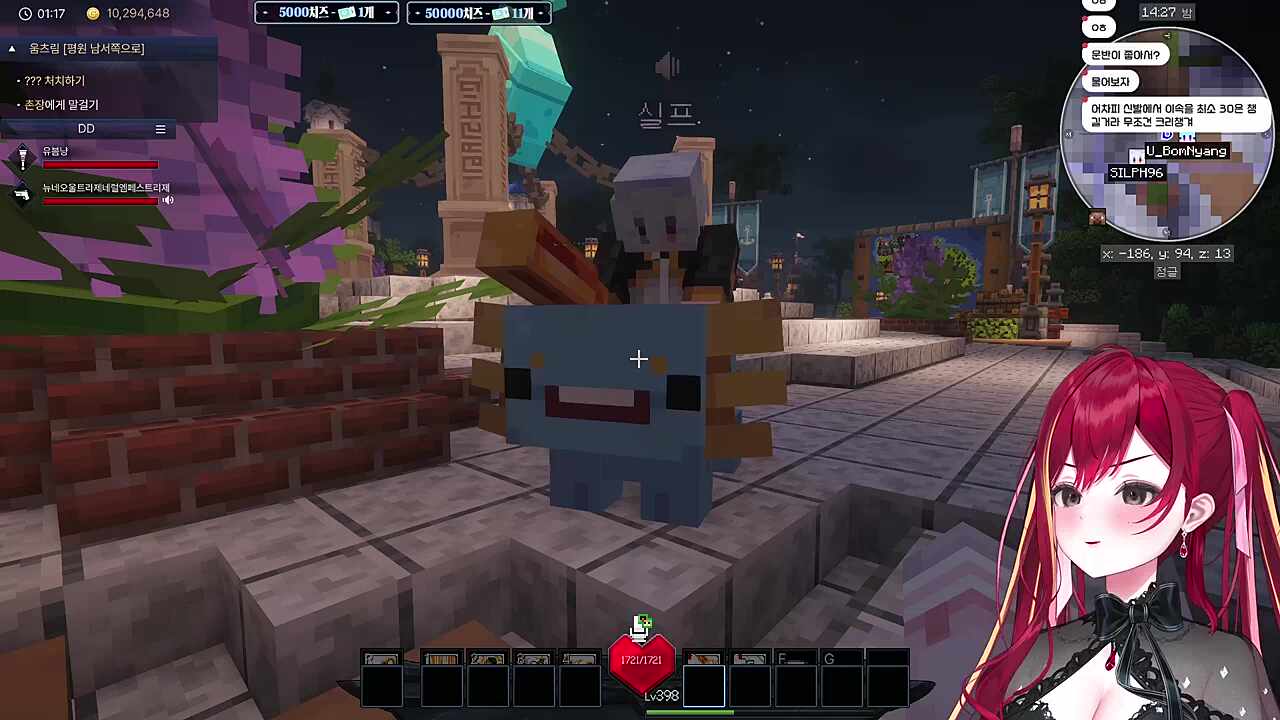Open the circular minimap

(1166, 135)
